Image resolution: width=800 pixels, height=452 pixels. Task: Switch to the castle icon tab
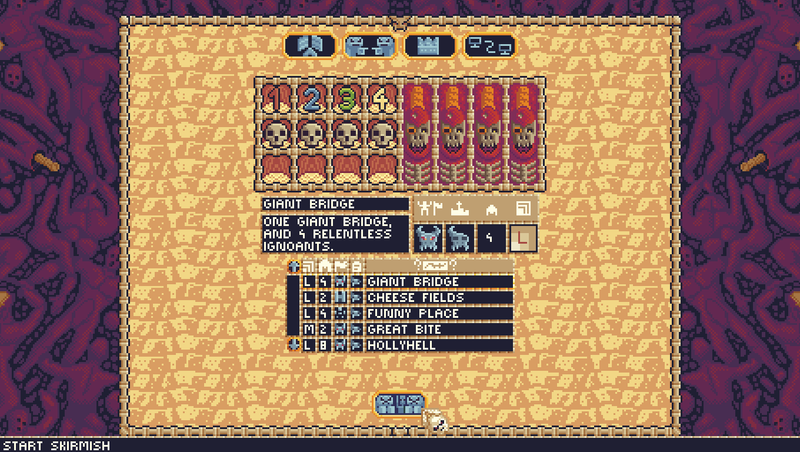pyautogui.click(x=429, y=45)
